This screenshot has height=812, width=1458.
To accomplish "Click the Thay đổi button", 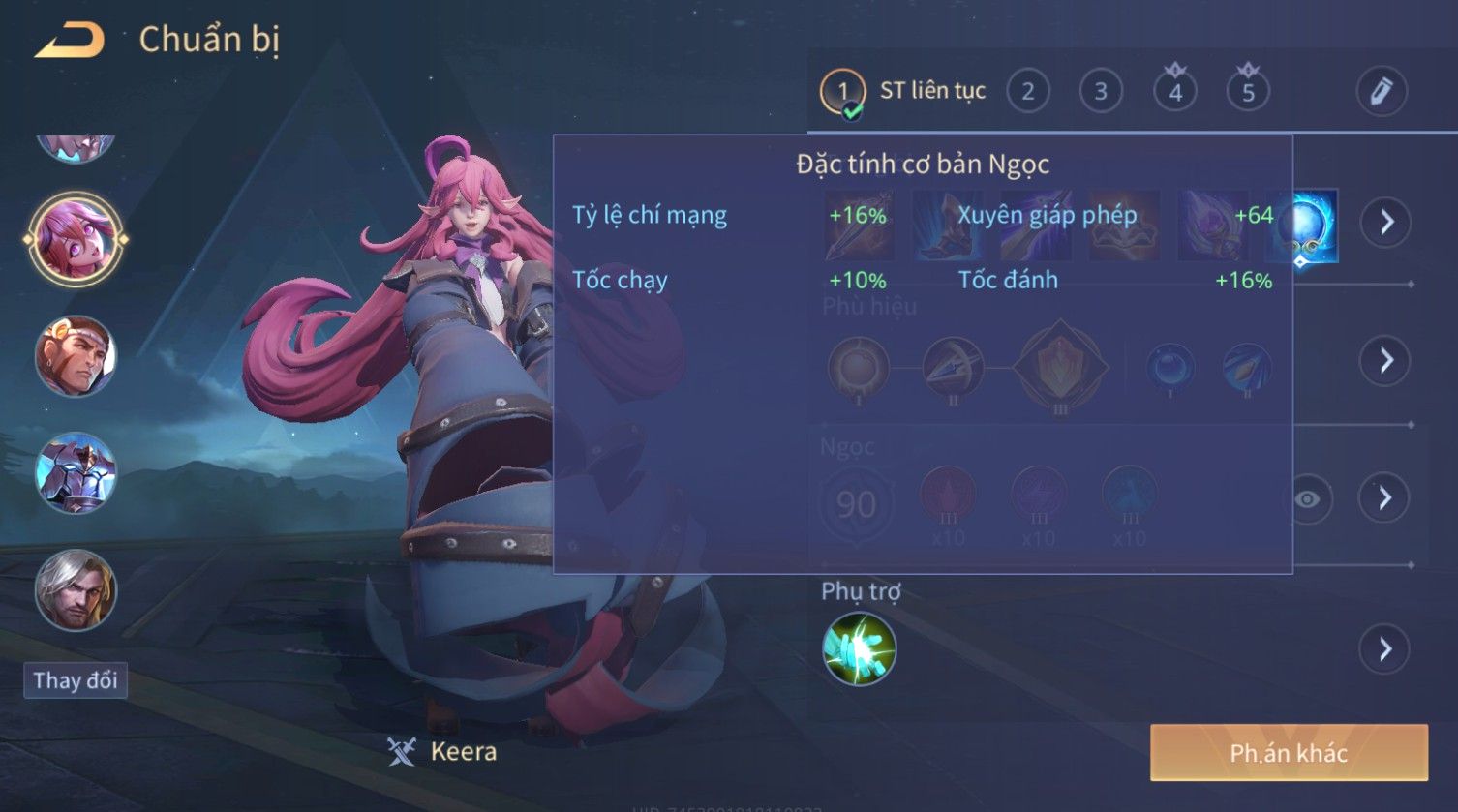I will (76, 680).
